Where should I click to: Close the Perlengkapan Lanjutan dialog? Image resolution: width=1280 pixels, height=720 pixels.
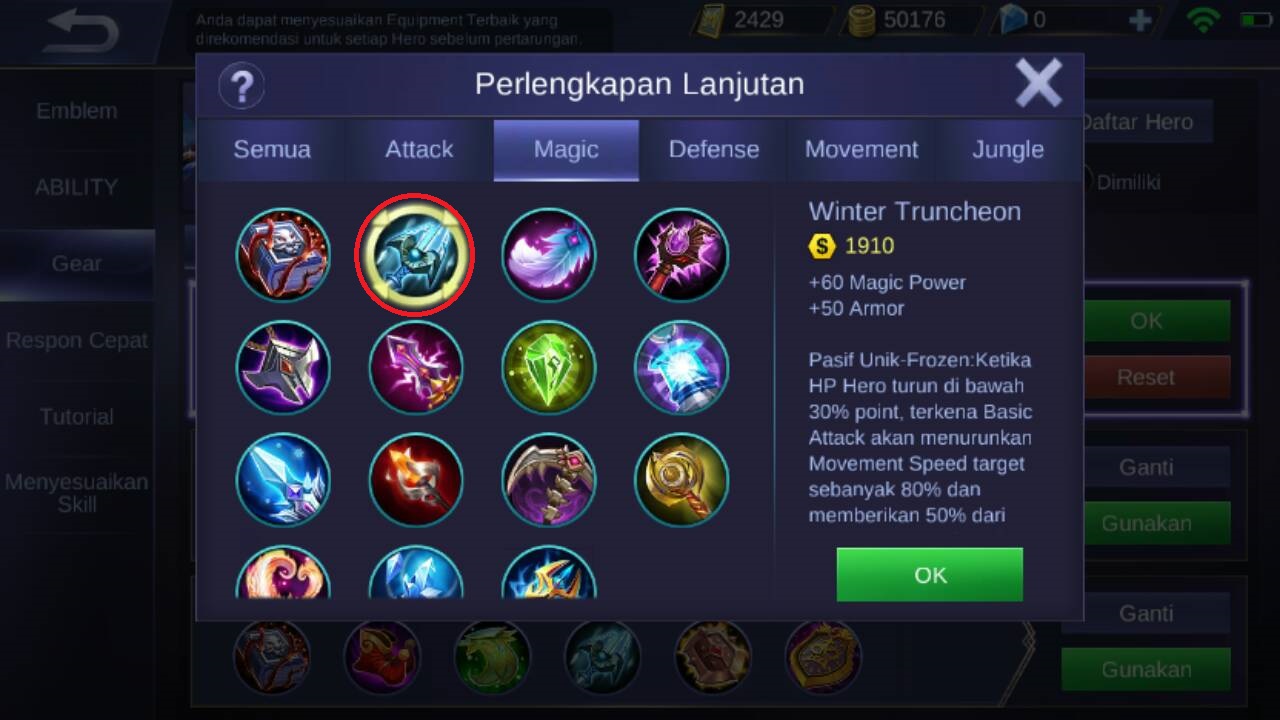tap(1038, 83)
